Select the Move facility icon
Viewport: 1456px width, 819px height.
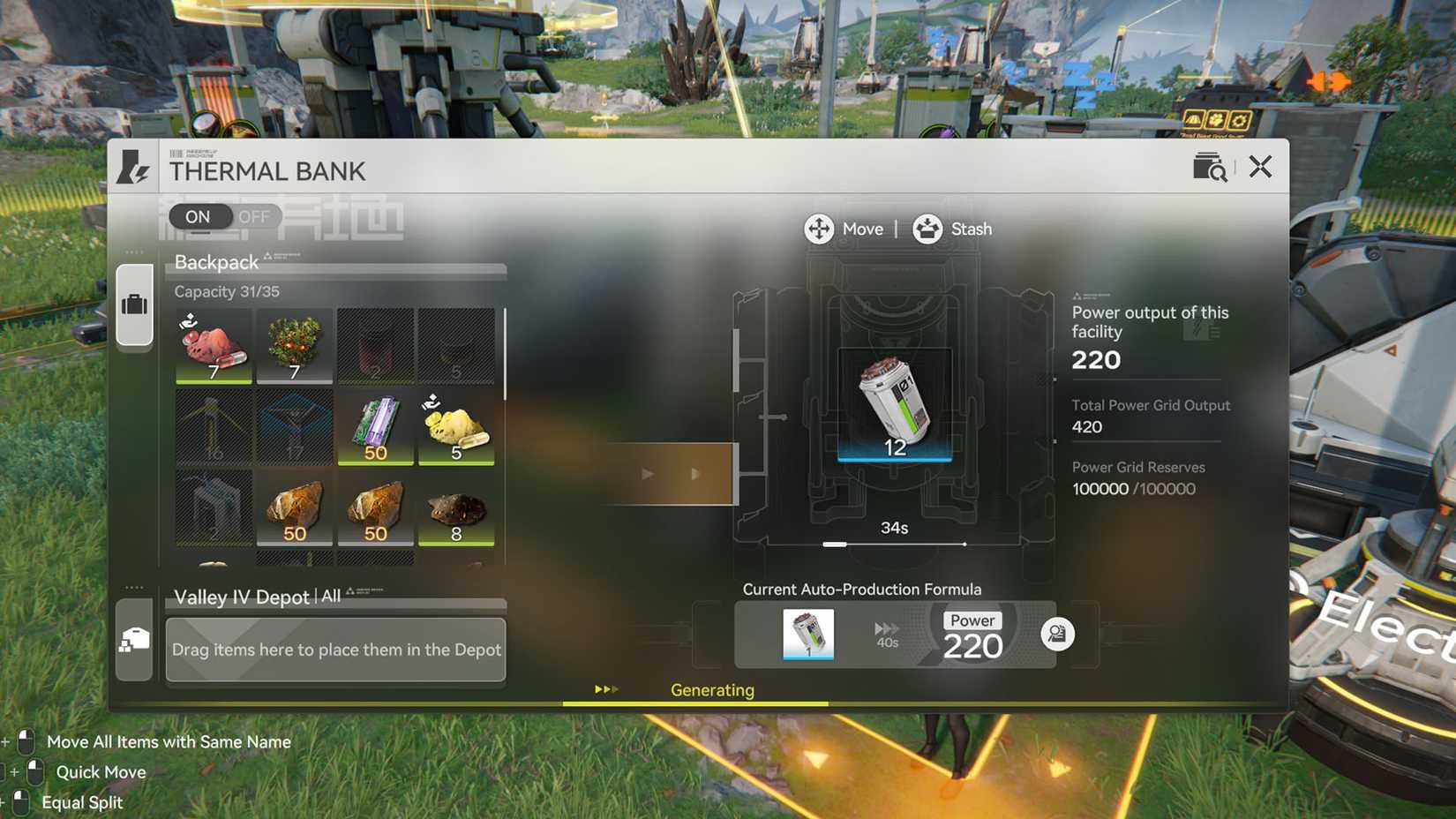click(x=820, y=229)
